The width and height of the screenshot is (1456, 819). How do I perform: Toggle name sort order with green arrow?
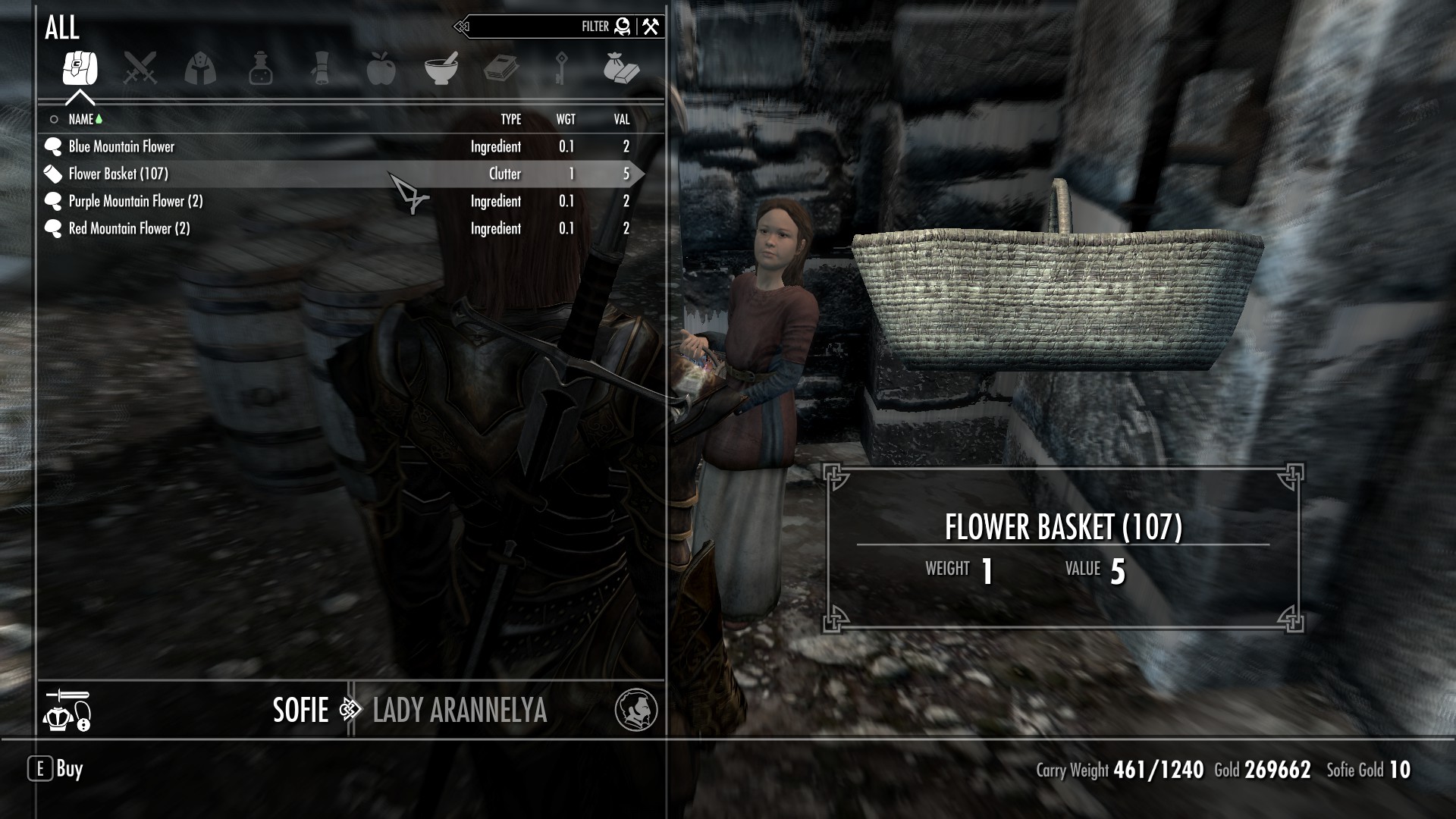pos(98,119)
